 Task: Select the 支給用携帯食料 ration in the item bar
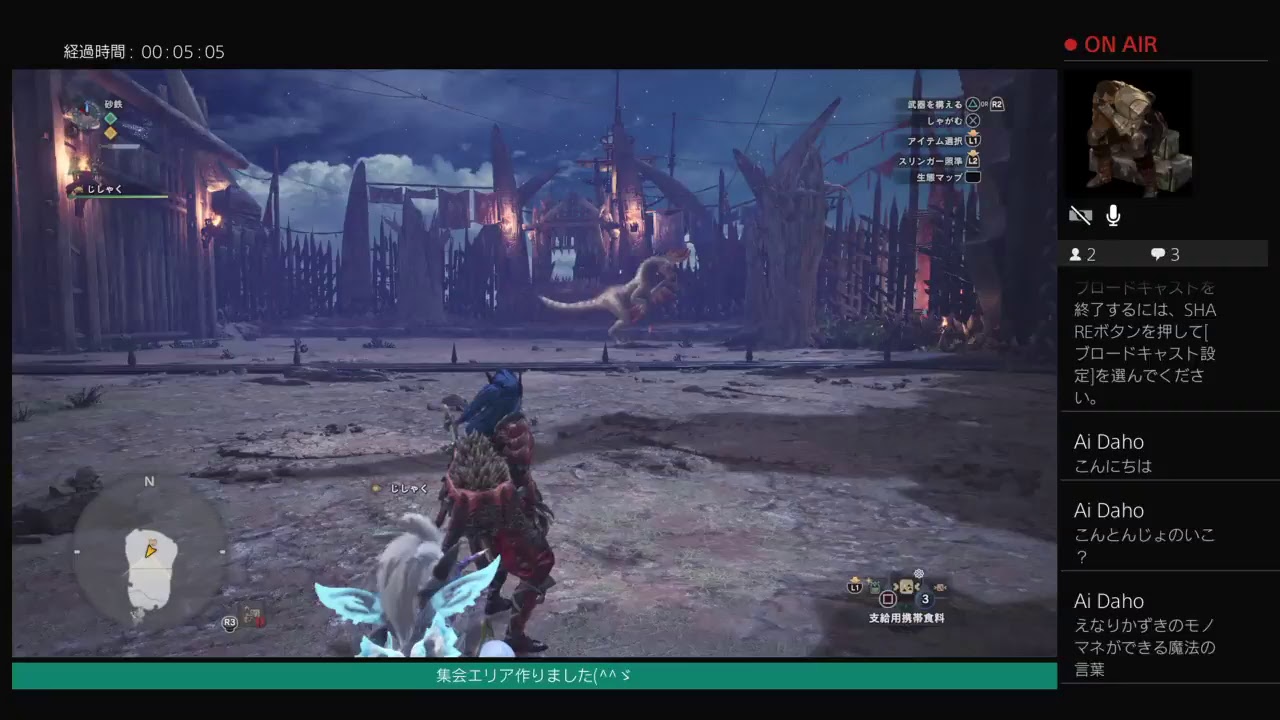click(x=906, y=586)
